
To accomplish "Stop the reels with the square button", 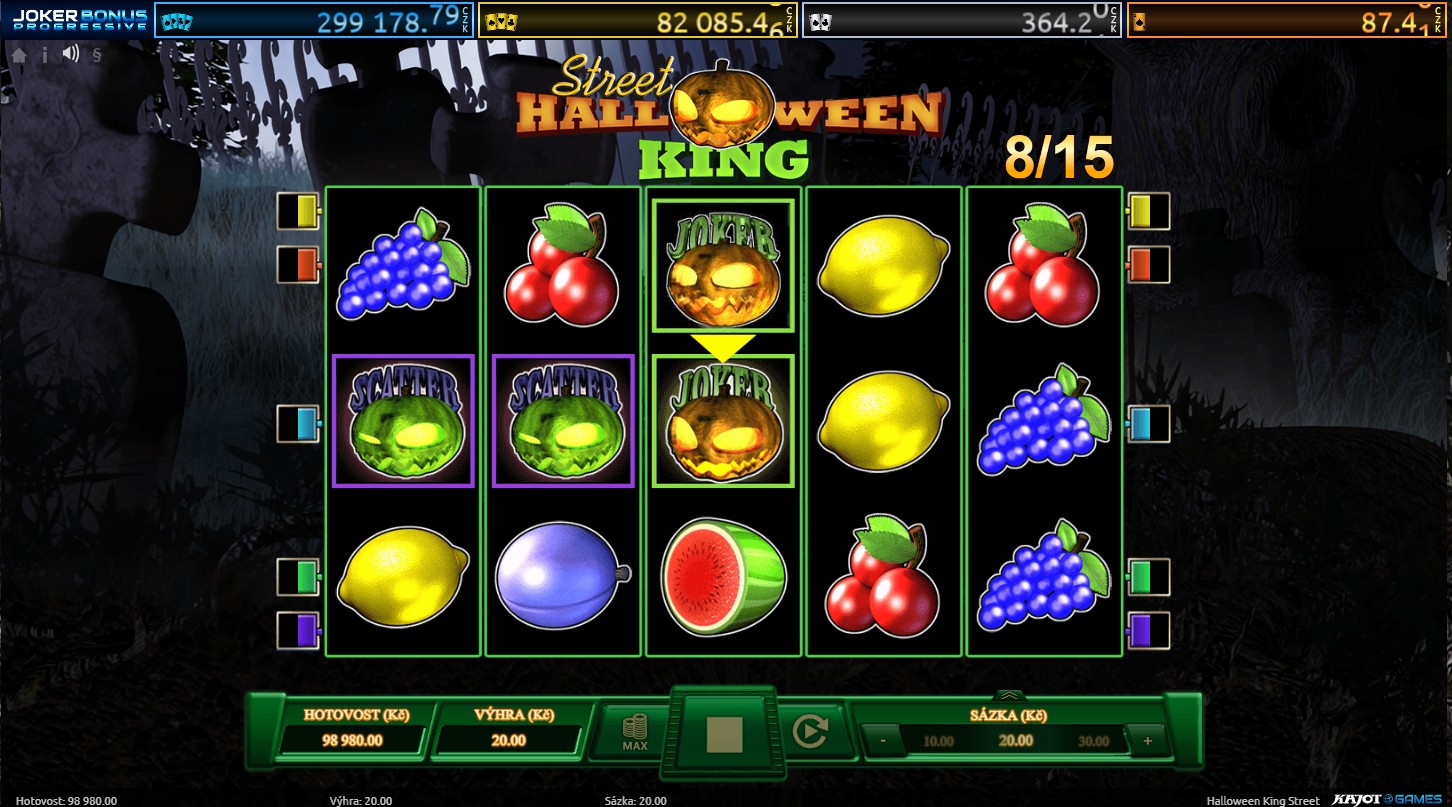I will click(724, 734).
